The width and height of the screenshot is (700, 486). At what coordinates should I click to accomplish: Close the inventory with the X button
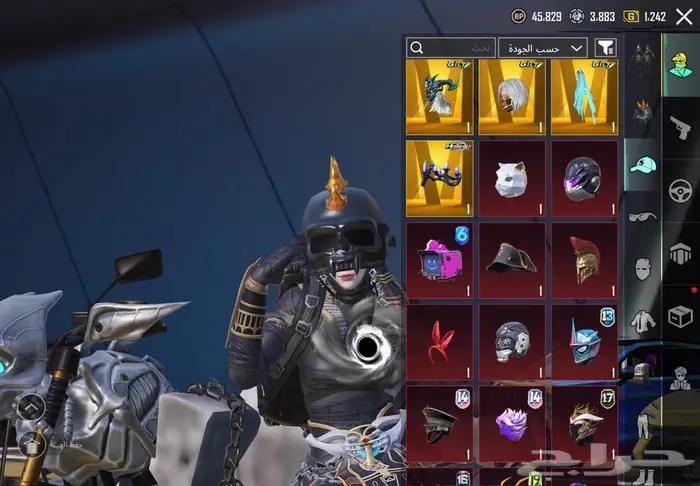coord(684,16)
